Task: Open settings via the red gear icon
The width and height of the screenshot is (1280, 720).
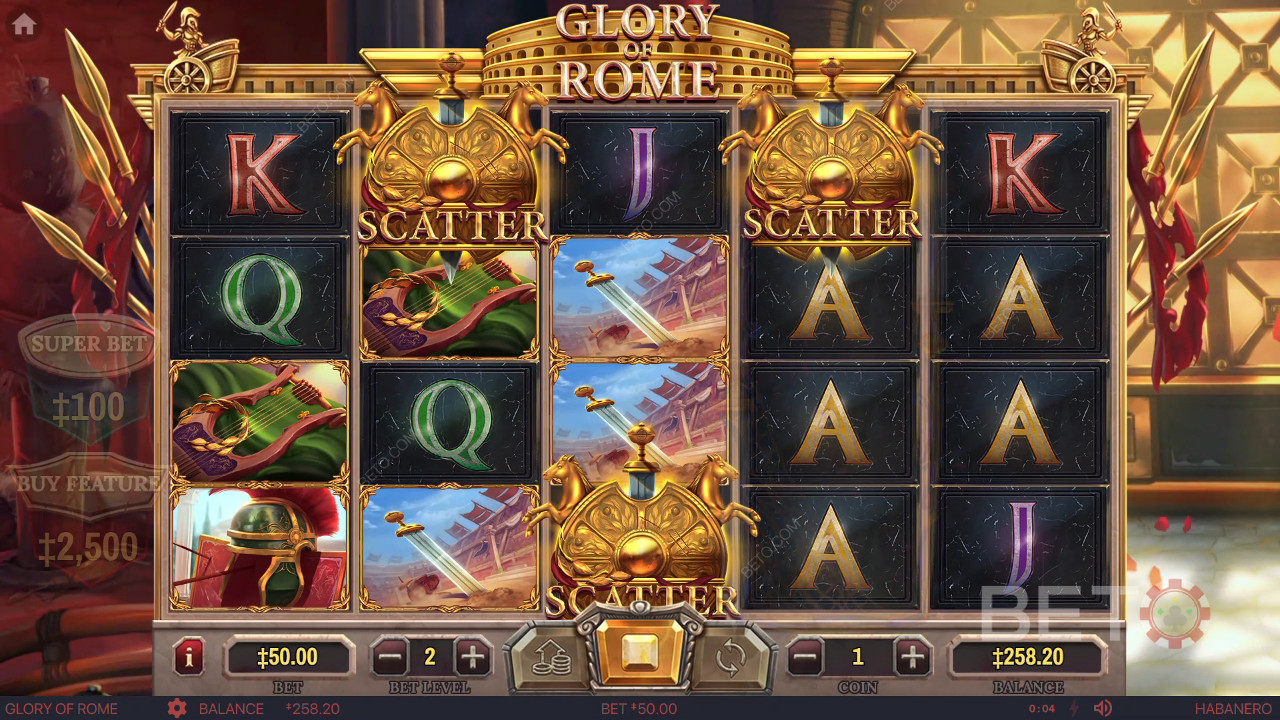Action: point(177,709)
